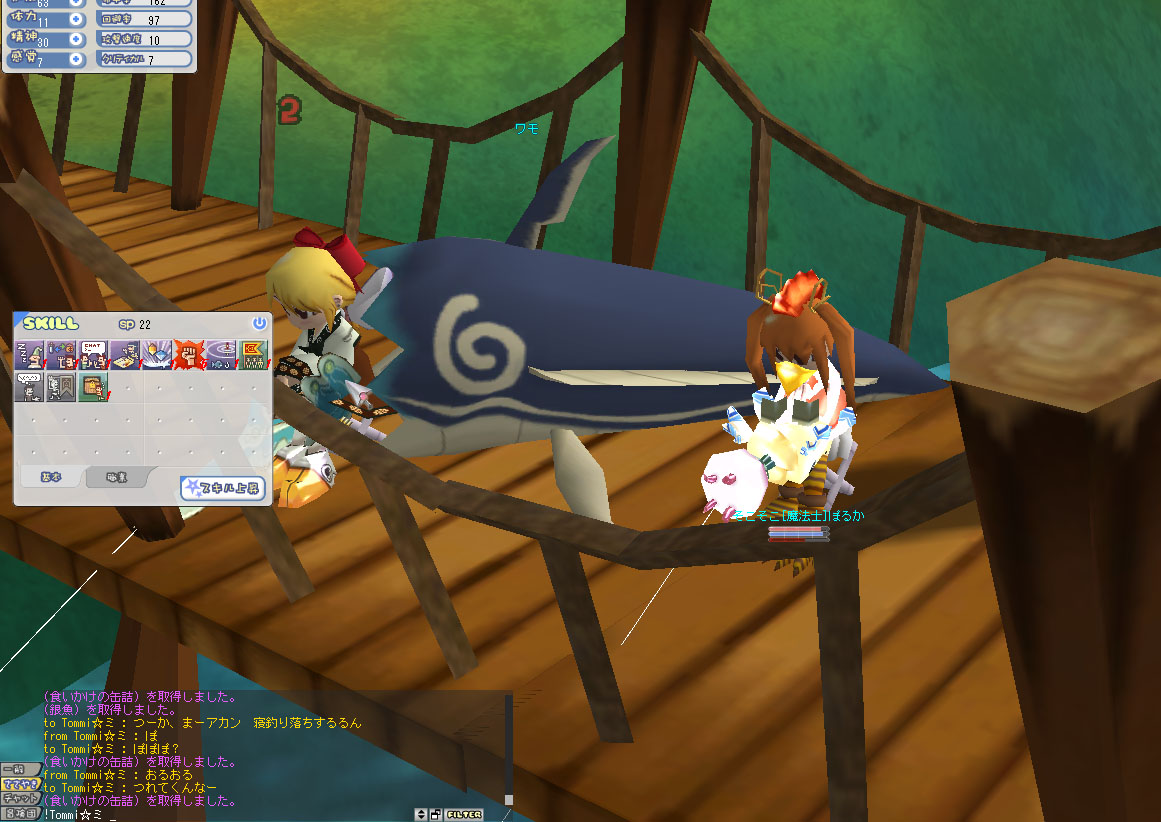1161x822 pixels.
Task: Activate the fishing skill icon
Action: [219, 353]
